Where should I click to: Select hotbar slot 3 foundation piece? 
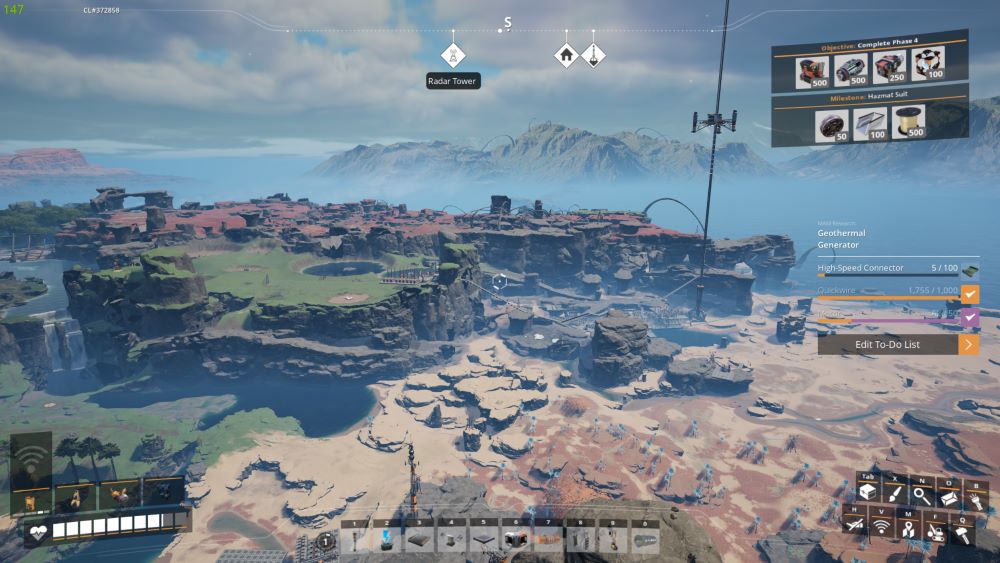(419, 539)
